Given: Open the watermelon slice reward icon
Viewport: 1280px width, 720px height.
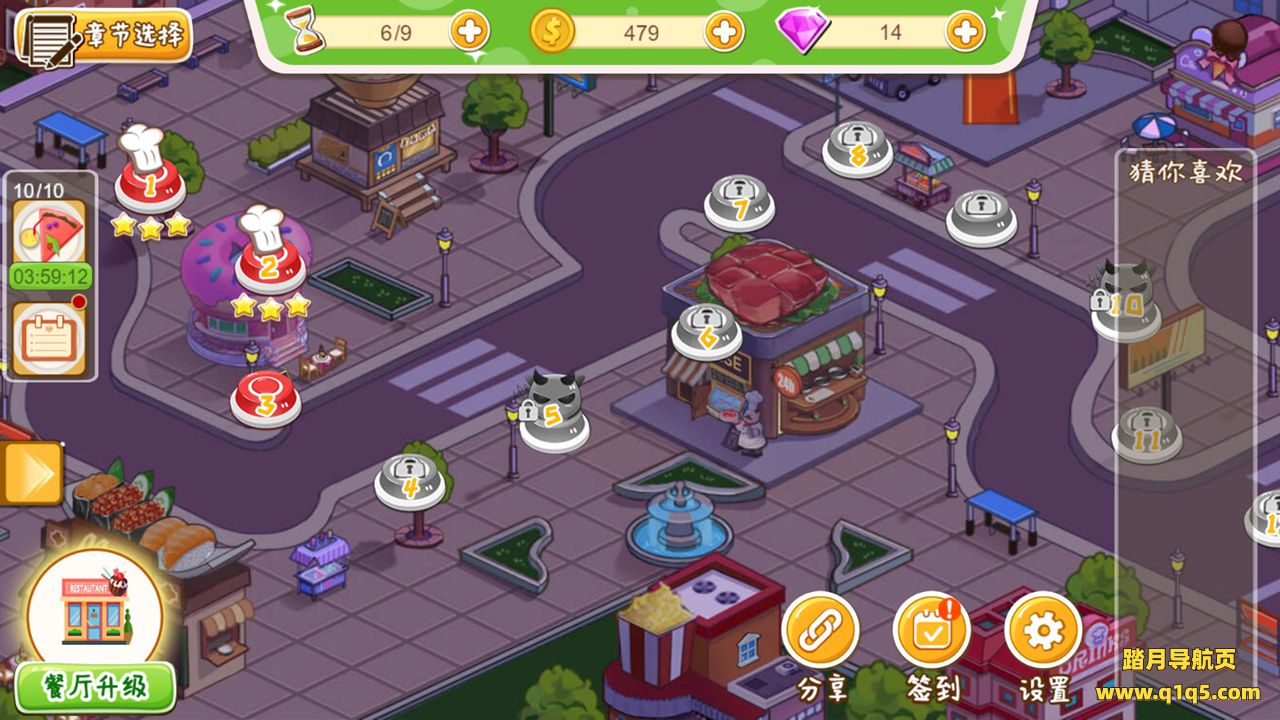Looking at the screenshot, I should pyautogui.click(x=48, y=232).
